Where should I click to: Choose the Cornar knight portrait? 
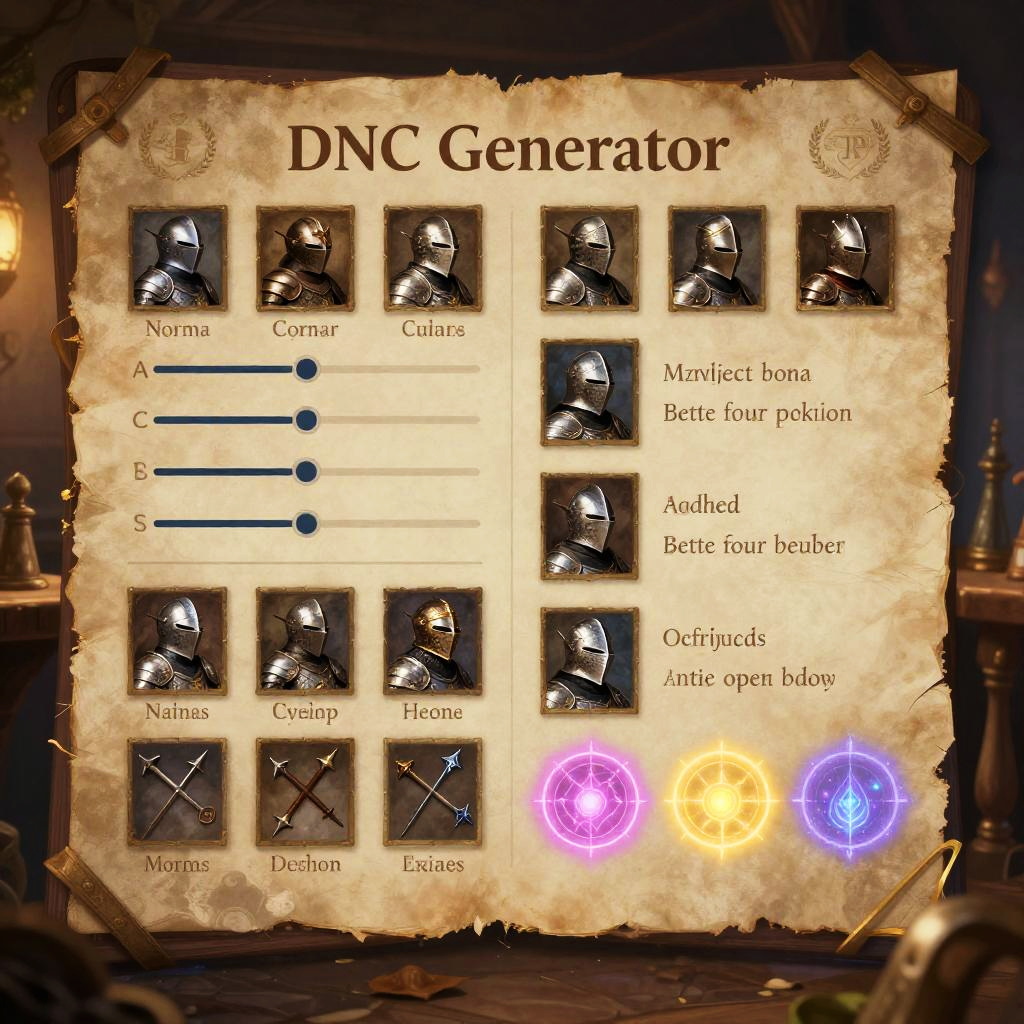pyautogui.click(x=305, y=257)
